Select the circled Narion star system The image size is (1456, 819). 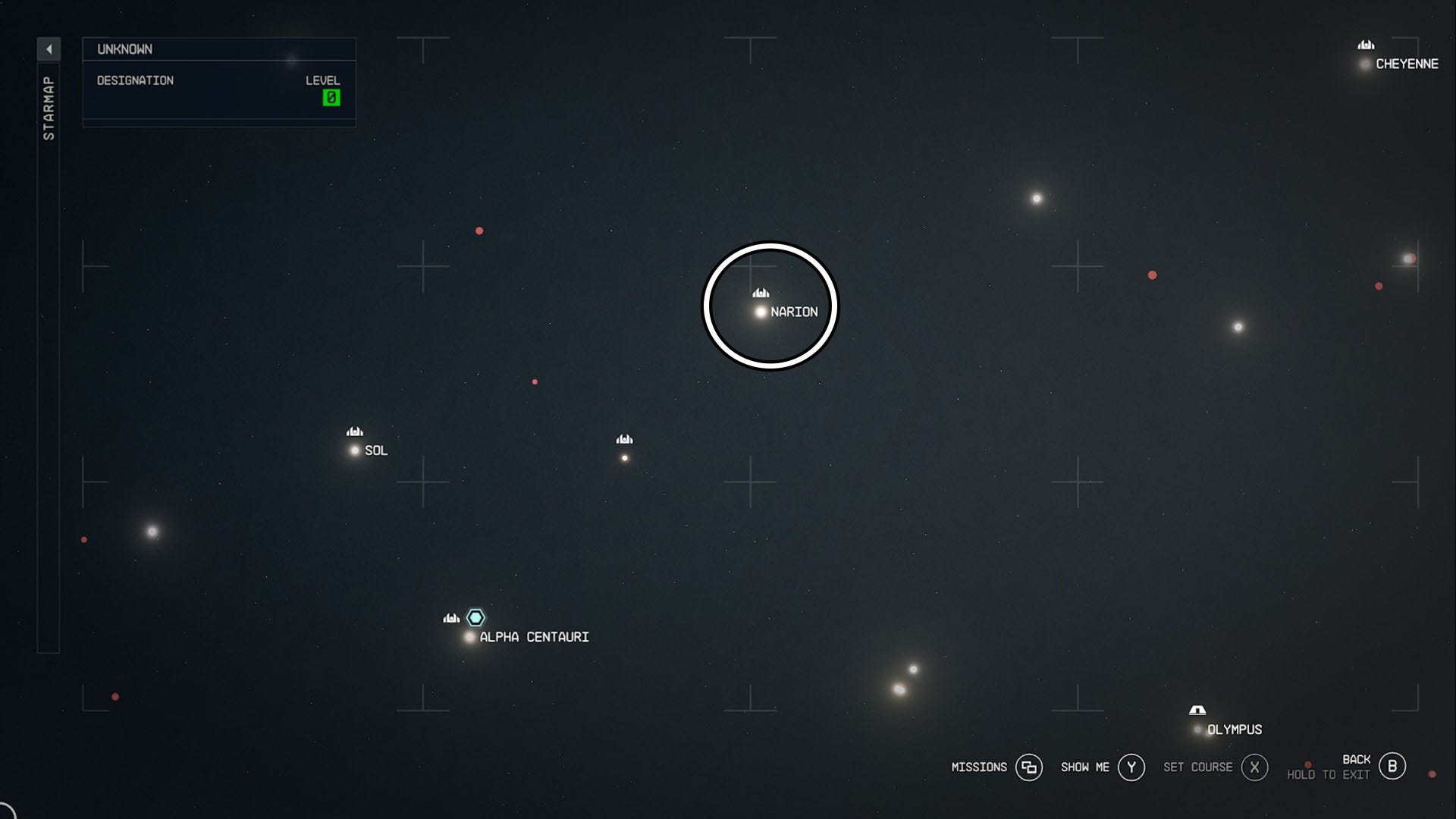click(761, 311)
